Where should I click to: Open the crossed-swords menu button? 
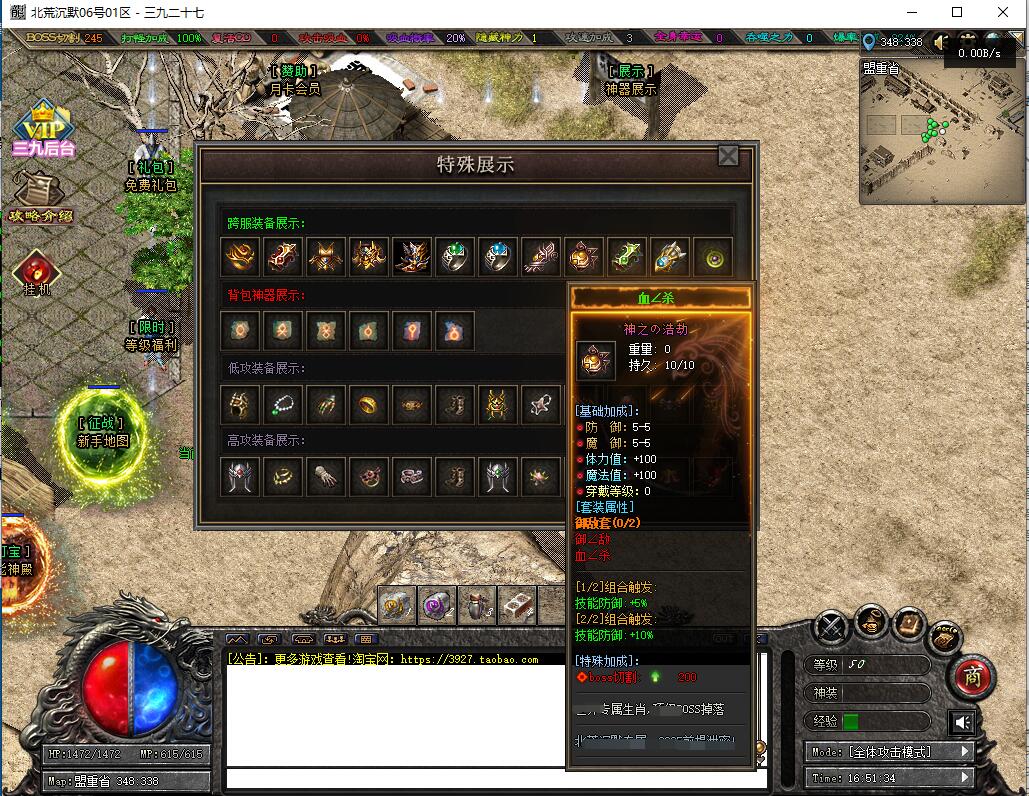coord(831,628)
